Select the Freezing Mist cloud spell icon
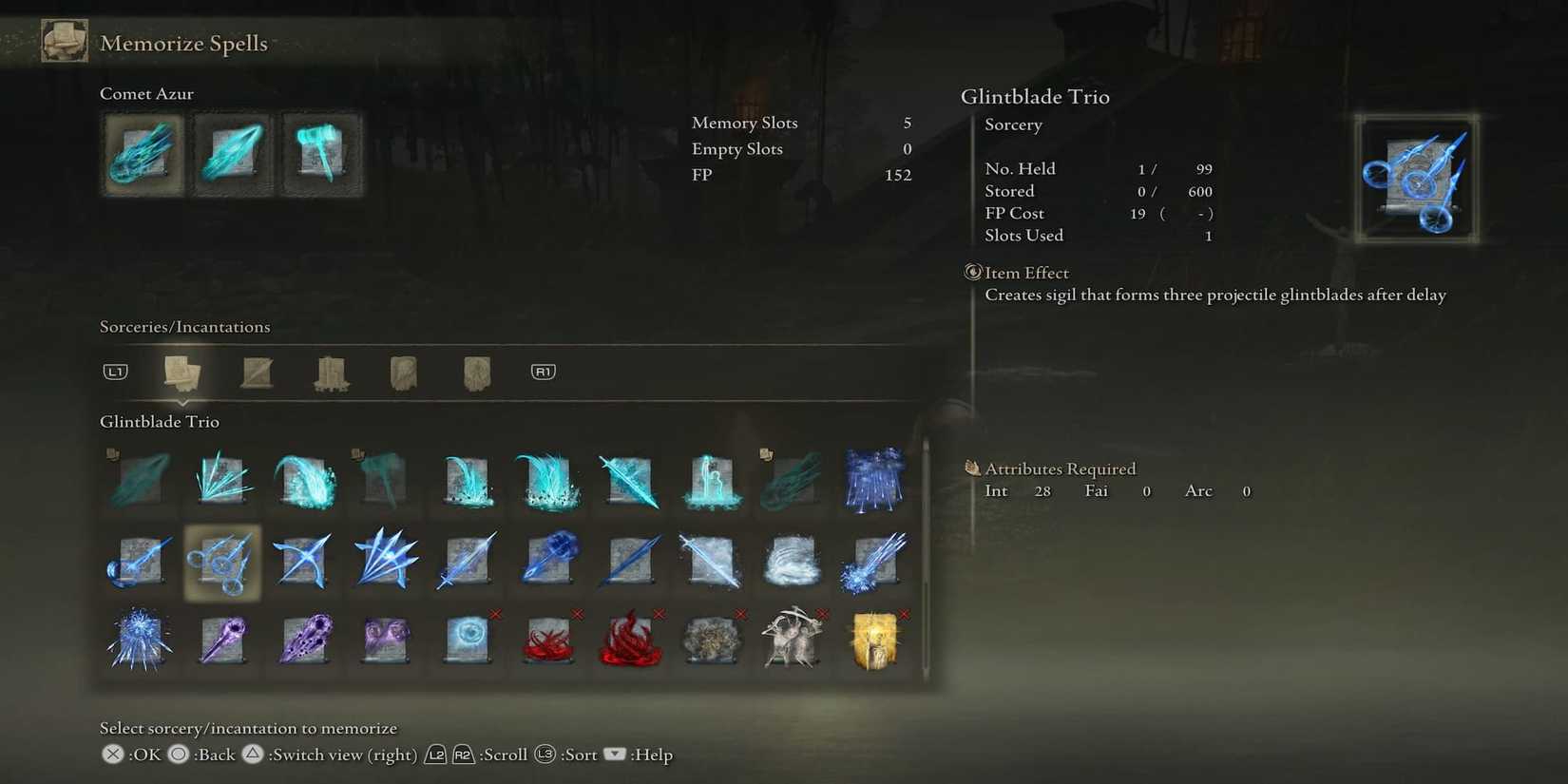The width and height of the screenshot is (1568, 784). click(712, 561)
